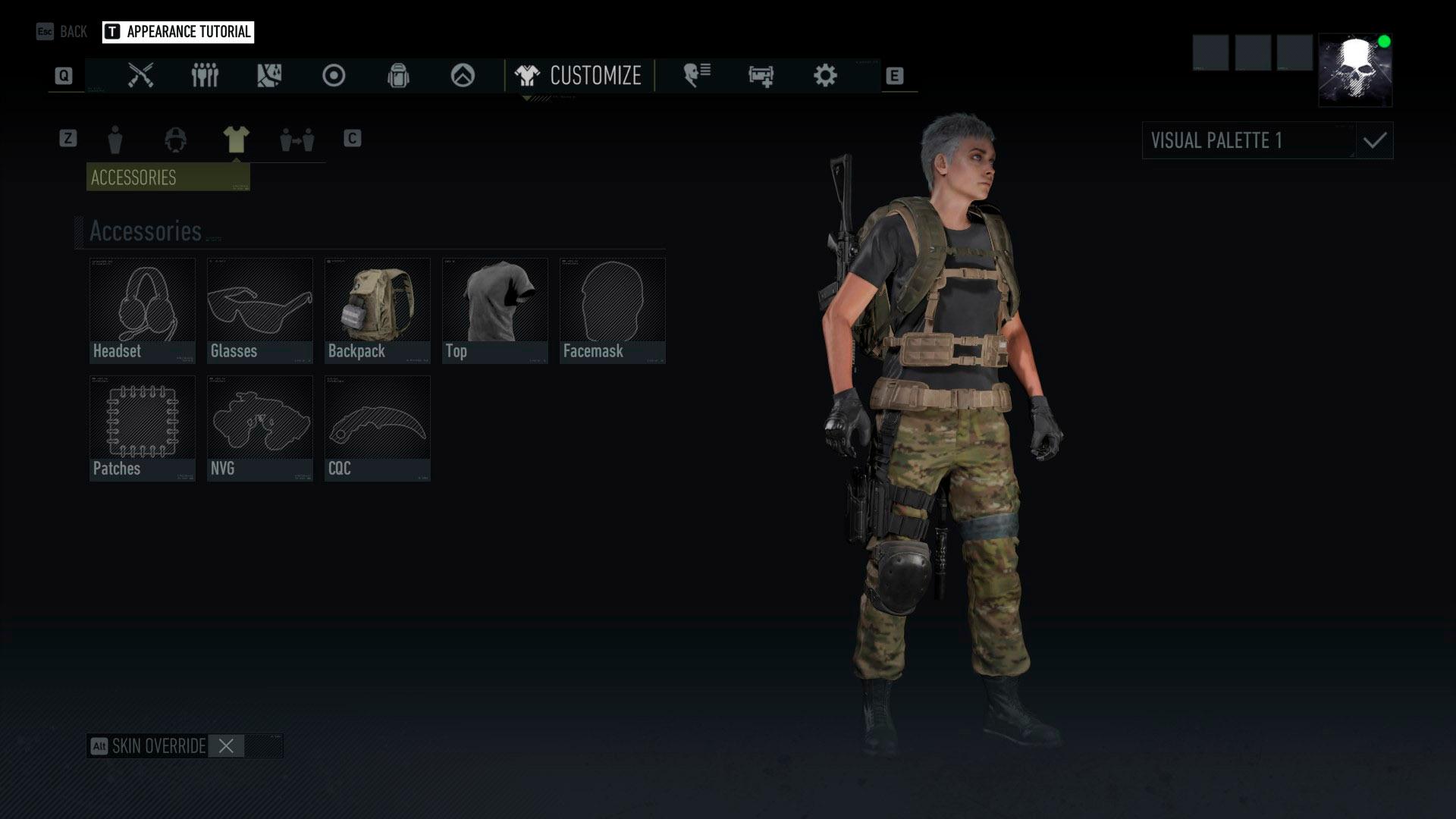Go back using the Back button

(62, 32)
